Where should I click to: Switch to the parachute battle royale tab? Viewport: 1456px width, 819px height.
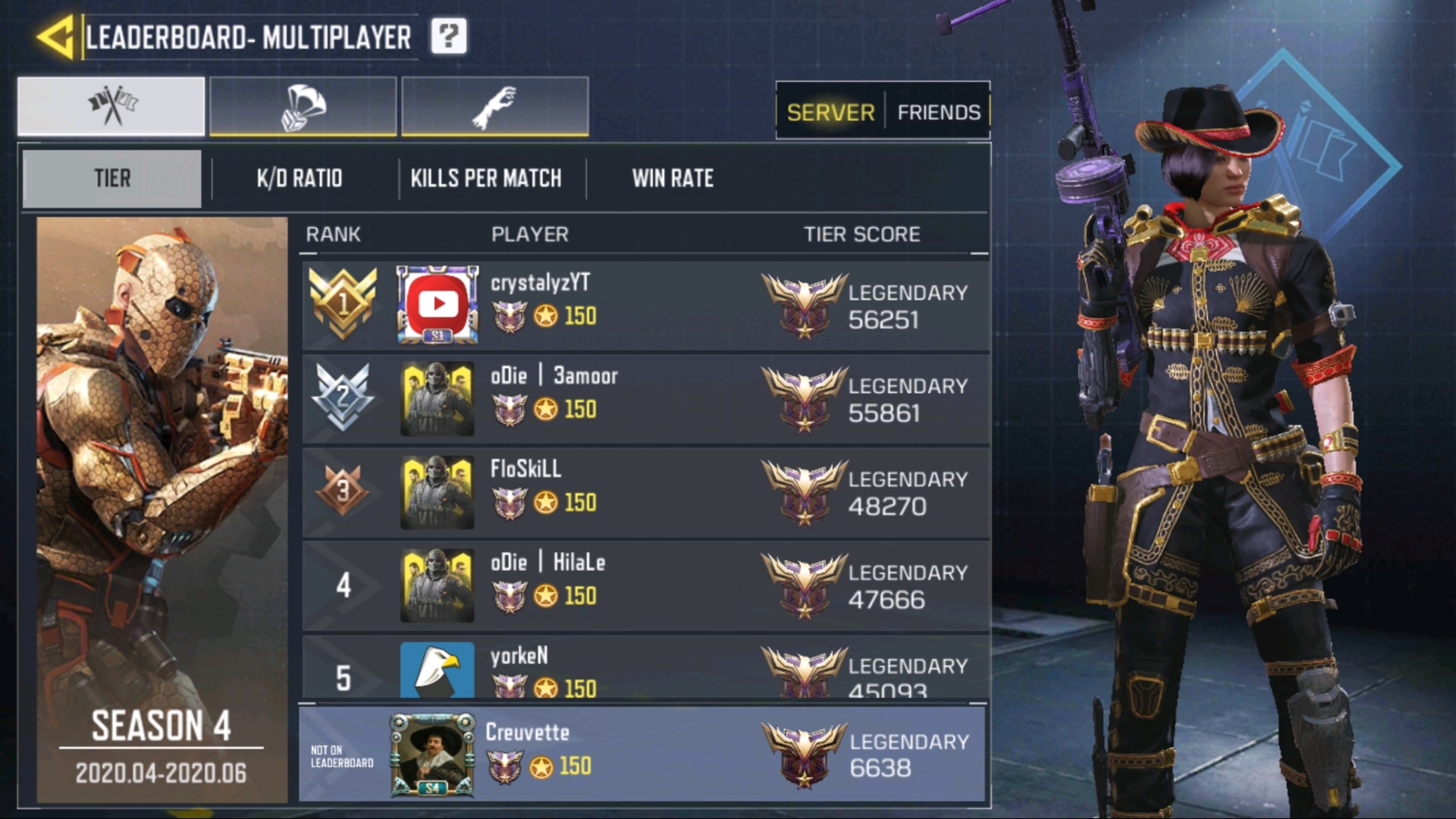(x=303, y=106)
